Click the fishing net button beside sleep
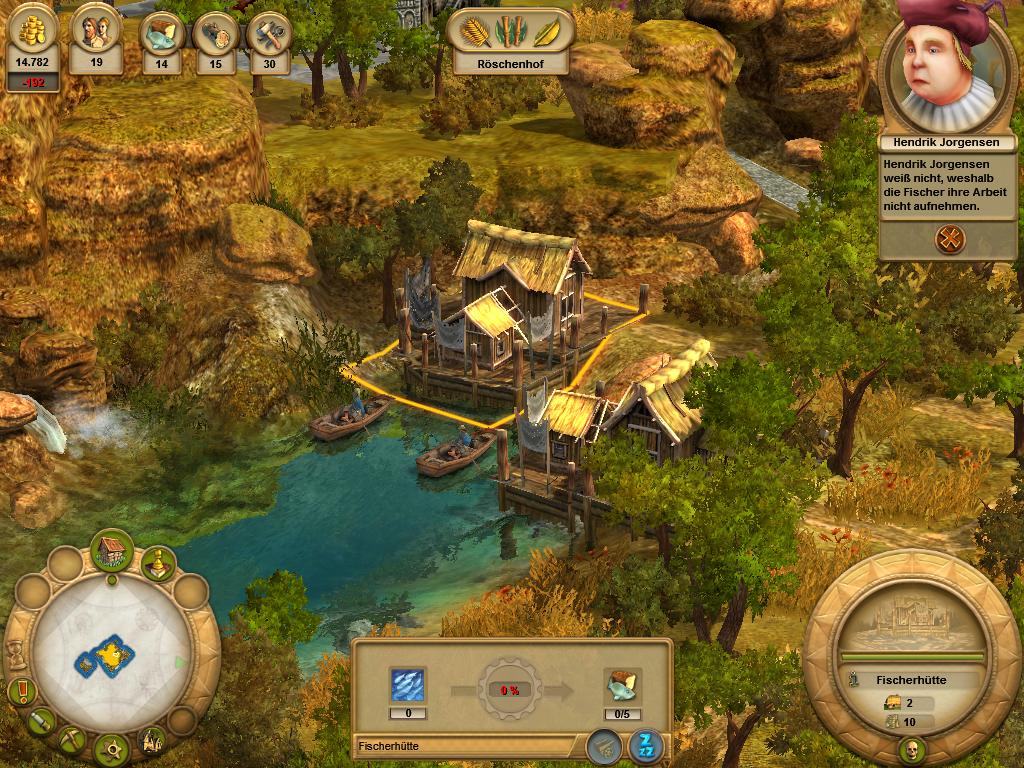Screen dimensions: 1024x768 tap(601, 745)
